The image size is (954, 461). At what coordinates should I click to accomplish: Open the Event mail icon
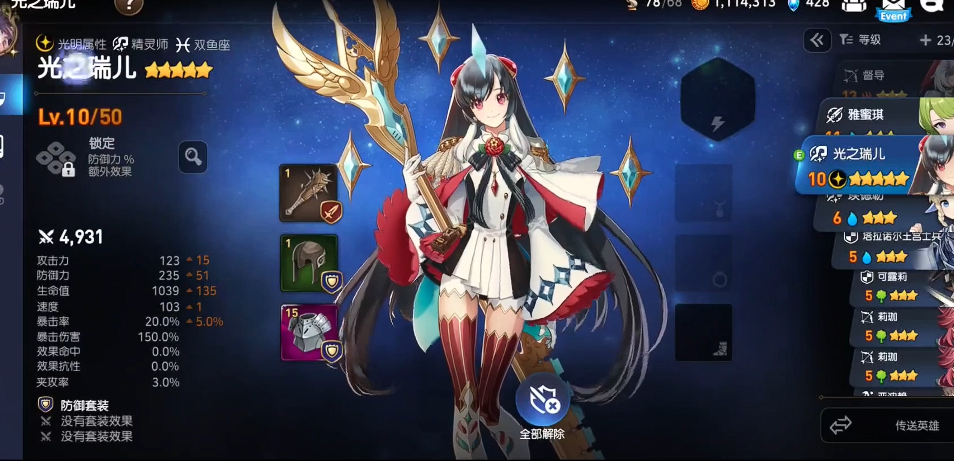[x=893, y=8]
